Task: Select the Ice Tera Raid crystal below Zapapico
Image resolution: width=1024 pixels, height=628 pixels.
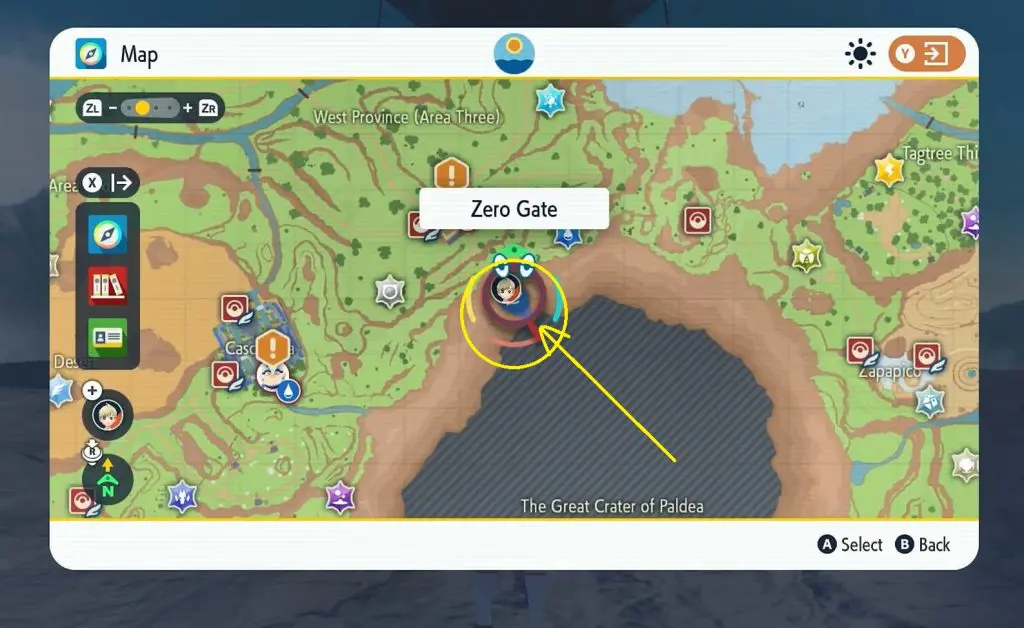Action: click(931, 401)
